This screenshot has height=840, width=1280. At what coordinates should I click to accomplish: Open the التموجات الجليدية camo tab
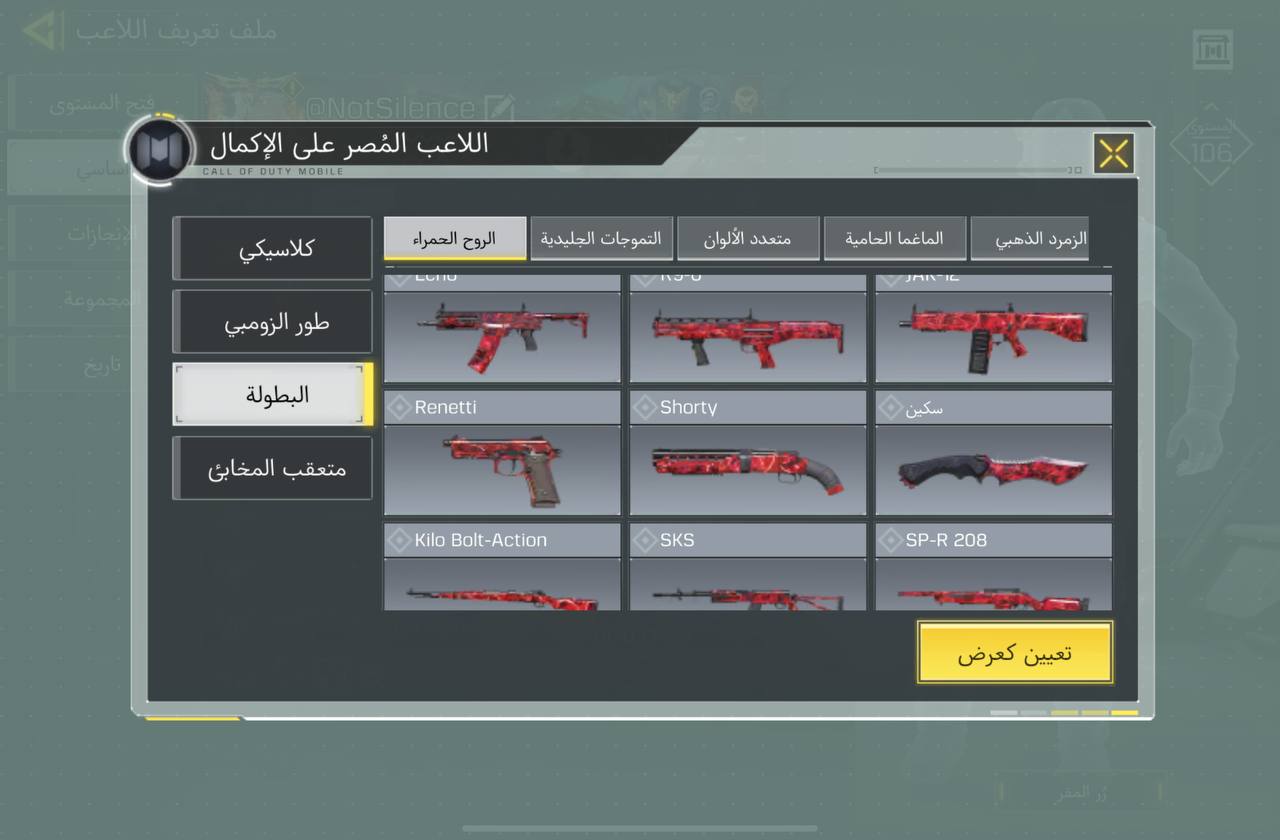(x=601, y=239)
